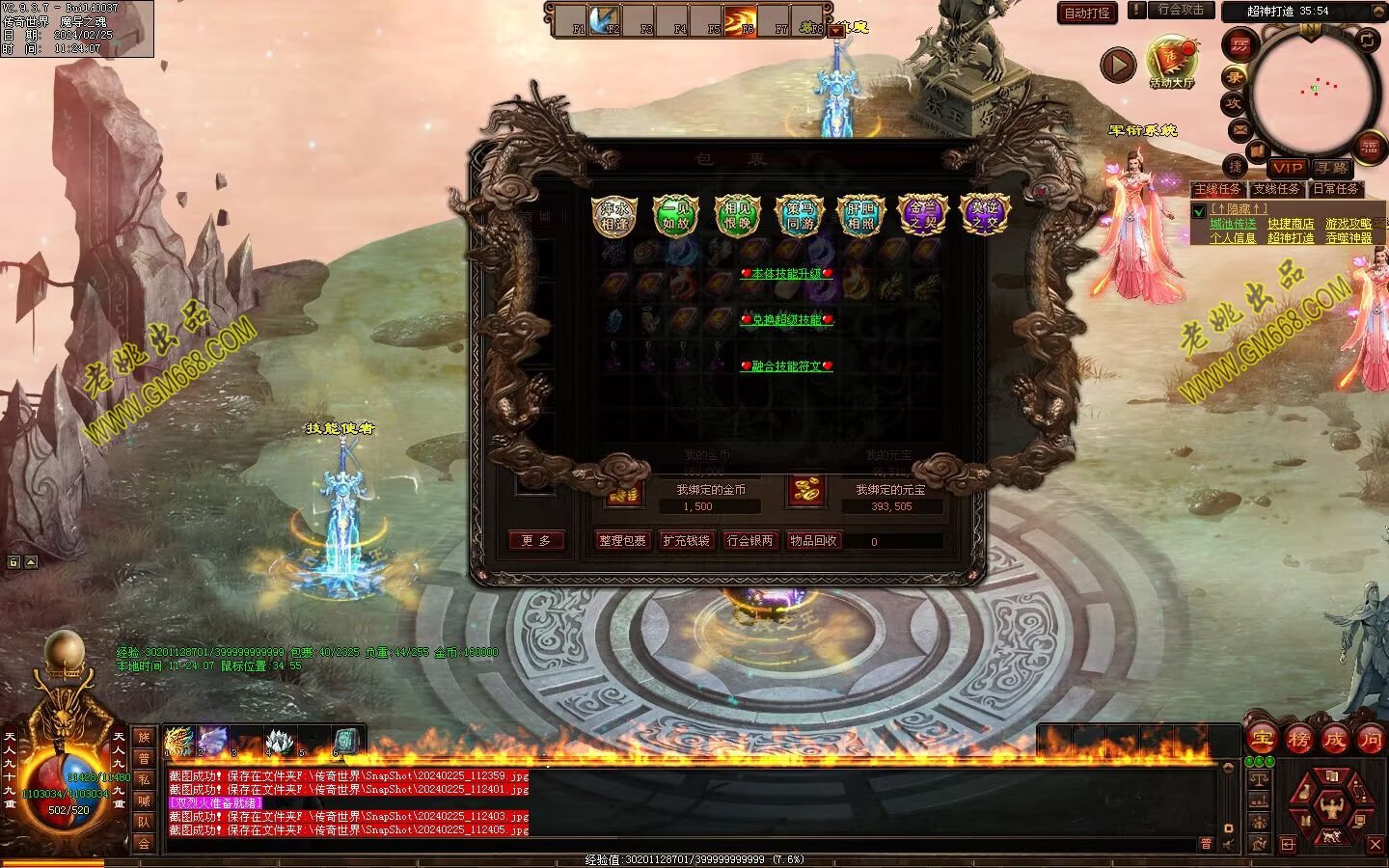Open the 榜 ranking button

click(1298, 740)
